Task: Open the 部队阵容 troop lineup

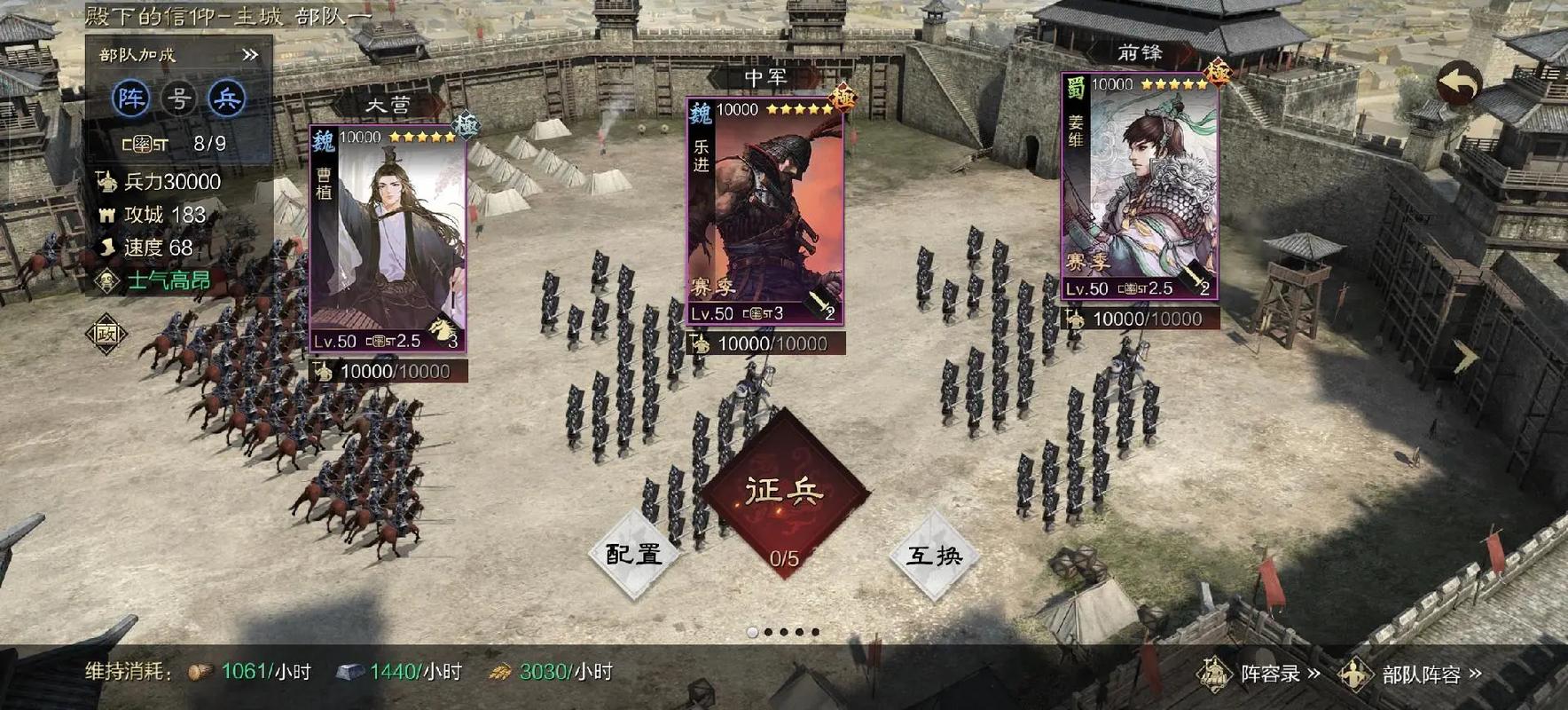Action: [1411, 674]
